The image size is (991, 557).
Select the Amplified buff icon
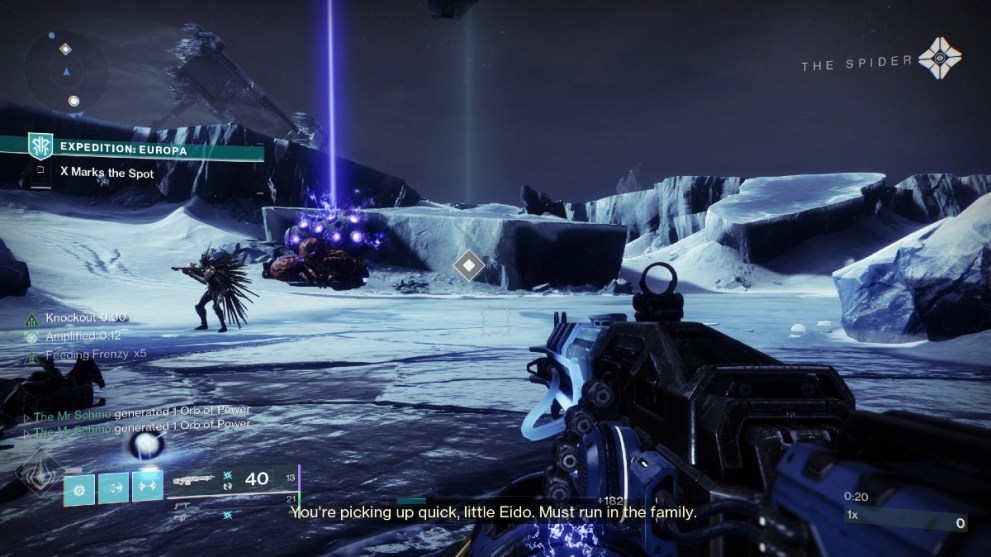(x=32, y=337)
